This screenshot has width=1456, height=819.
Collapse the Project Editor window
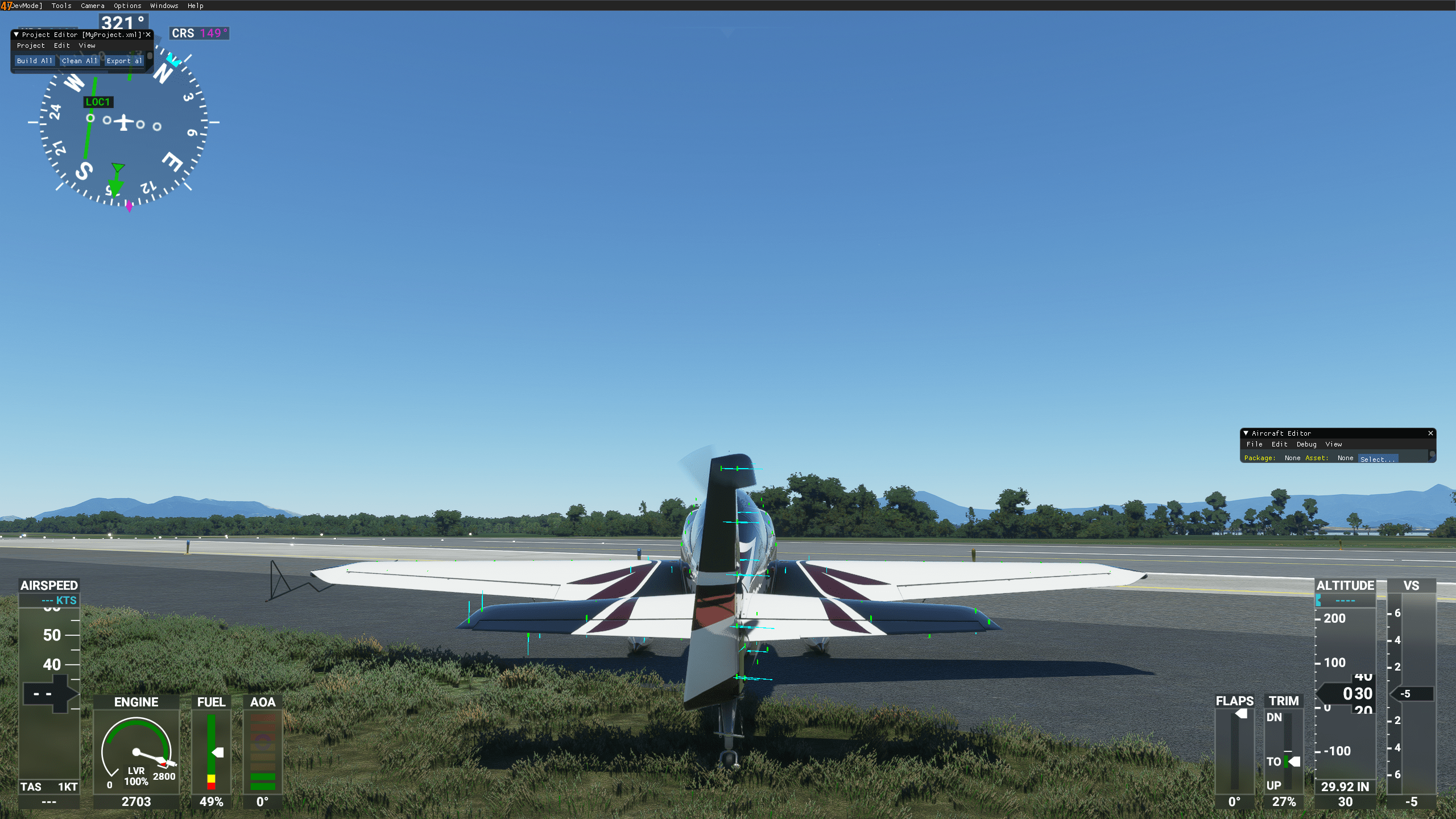(15, 35)
